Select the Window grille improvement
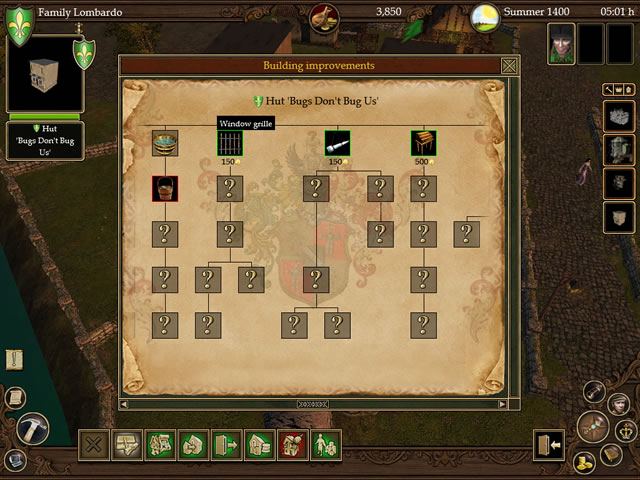Screen dimensions: 640x480 click(x=230, y=143)
